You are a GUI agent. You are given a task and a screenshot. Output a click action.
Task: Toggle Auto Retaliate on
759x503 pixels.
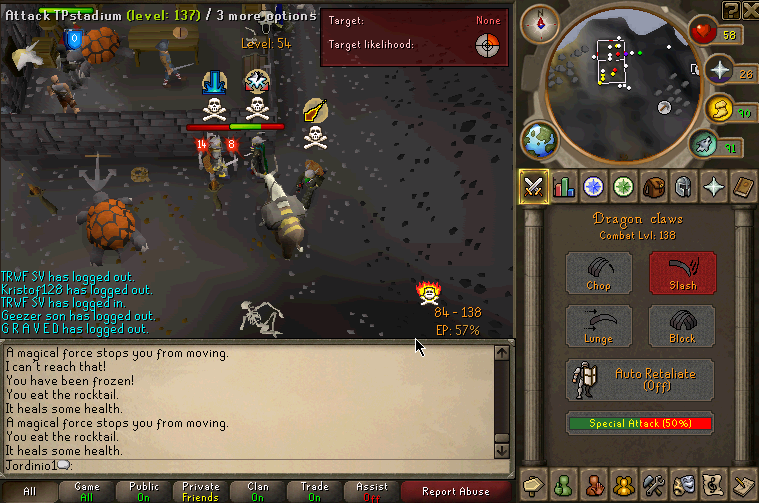[x=640, y=379]
